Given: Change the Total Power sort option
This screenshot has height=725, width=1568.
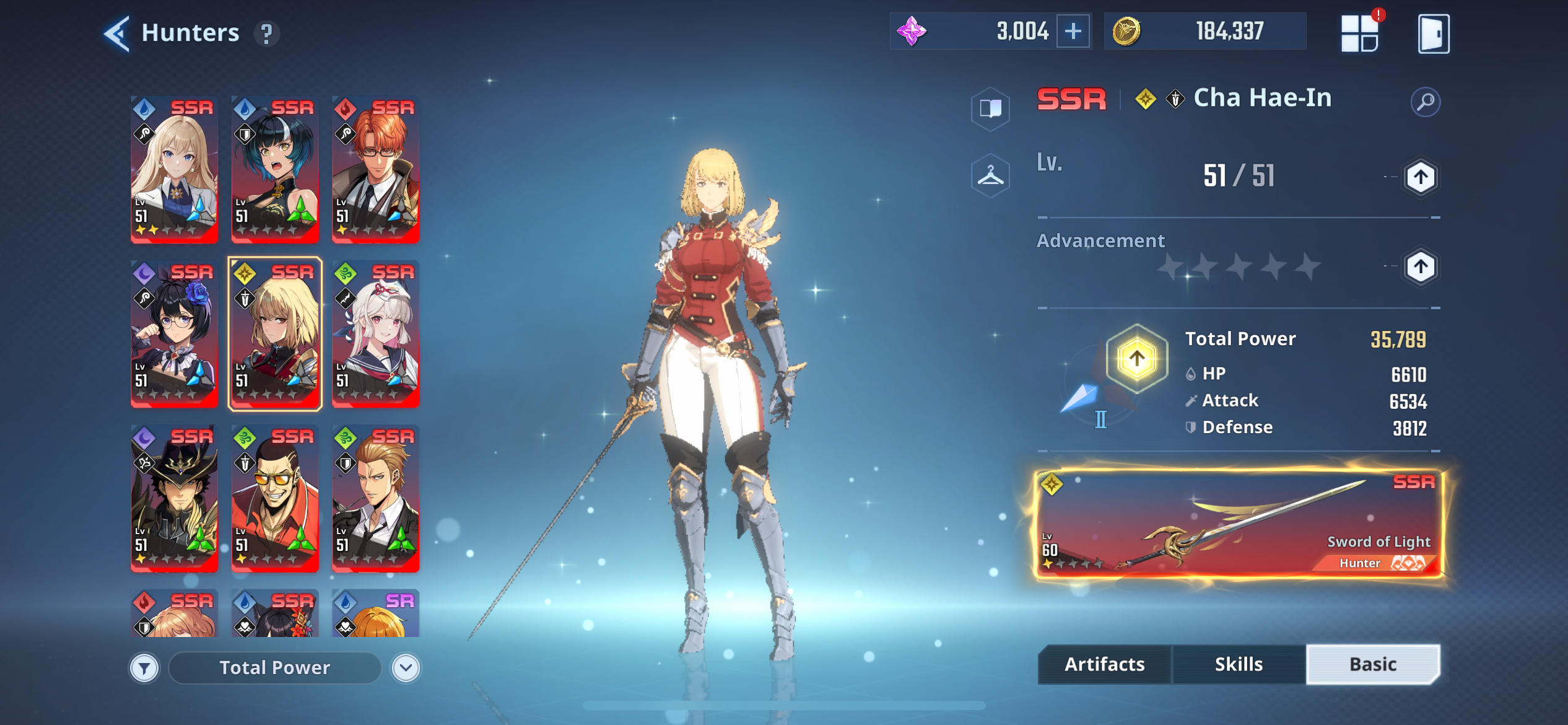Looking at the screenshot, I should [274, 668].
